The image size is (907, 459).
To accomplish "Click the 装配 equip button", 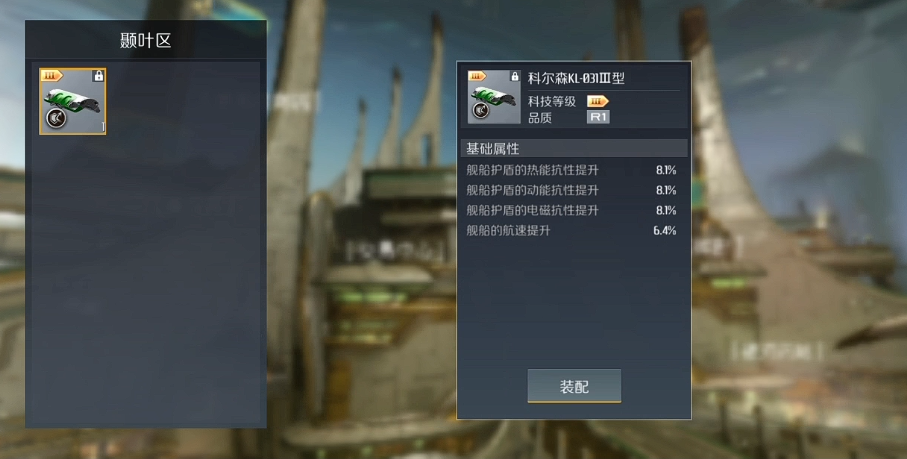I will [x=574, y=386].
